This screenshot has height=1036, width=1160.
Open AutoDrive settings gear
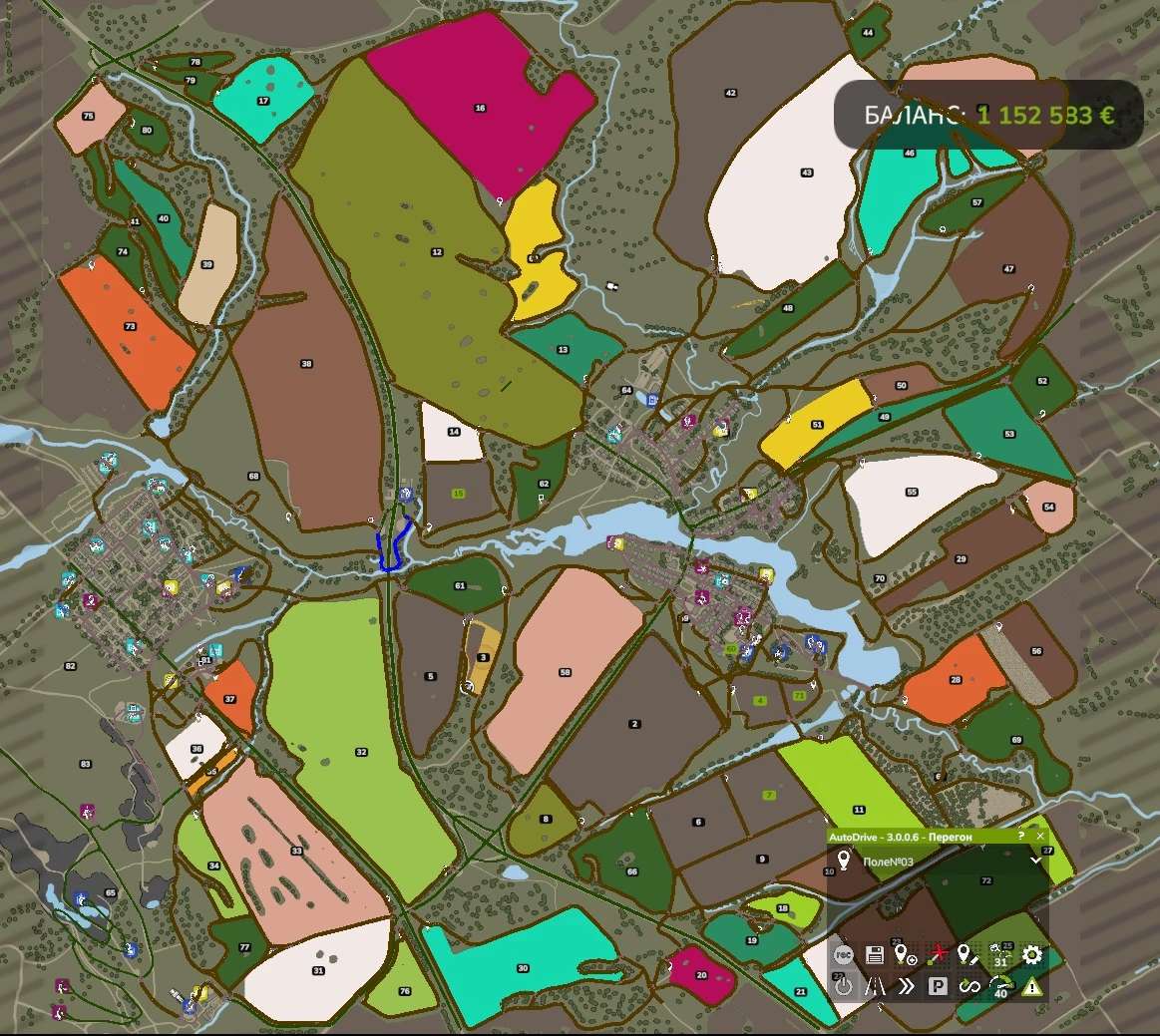[x=1031, y=955]
